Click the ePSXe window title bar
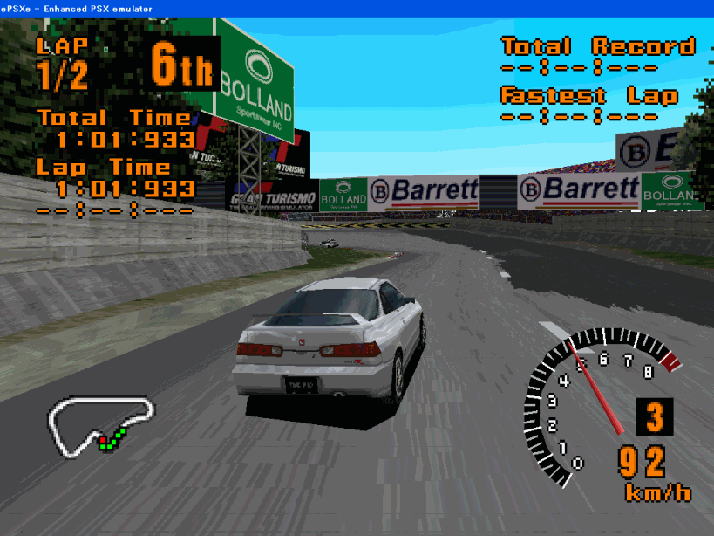The height and width of the screenshot is (536, 714). (357, 7)
